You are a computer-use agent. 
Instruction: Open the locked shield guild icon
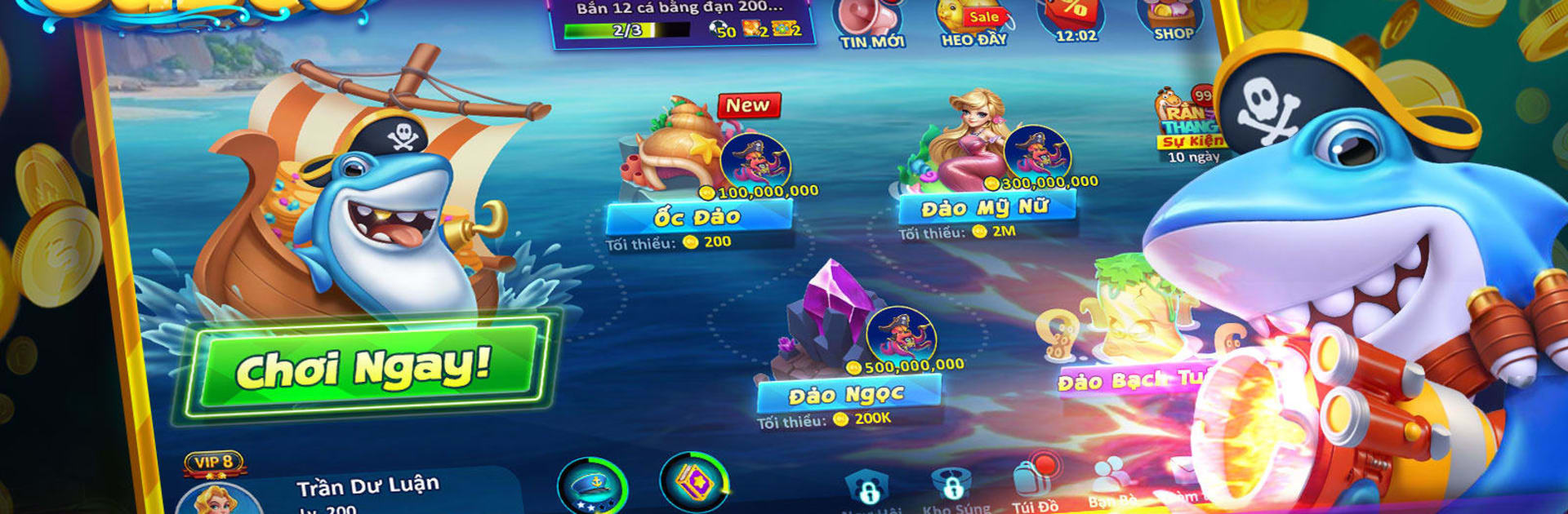867,491
